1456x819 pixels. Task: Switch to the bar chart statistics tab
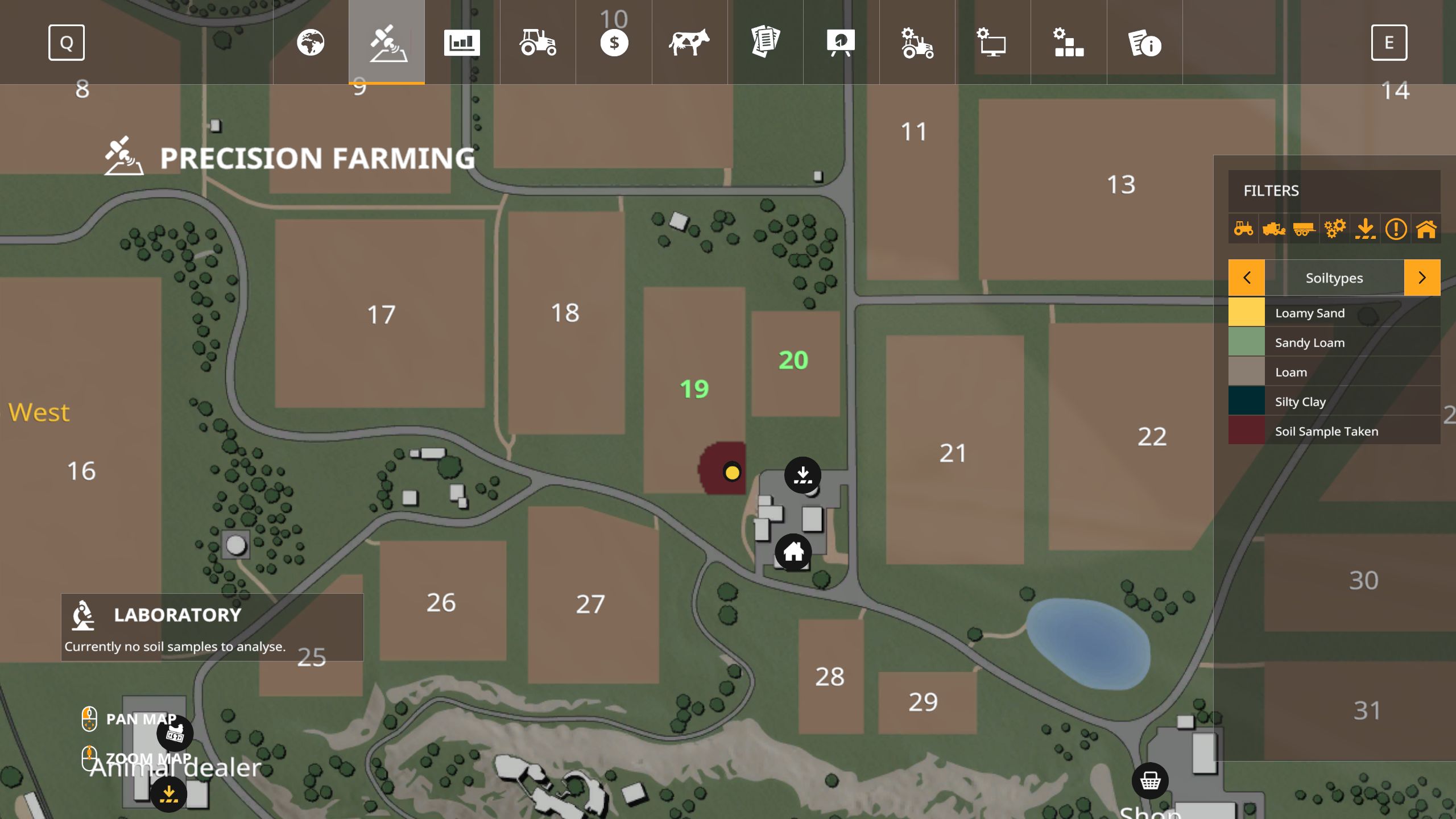[462, 43]
